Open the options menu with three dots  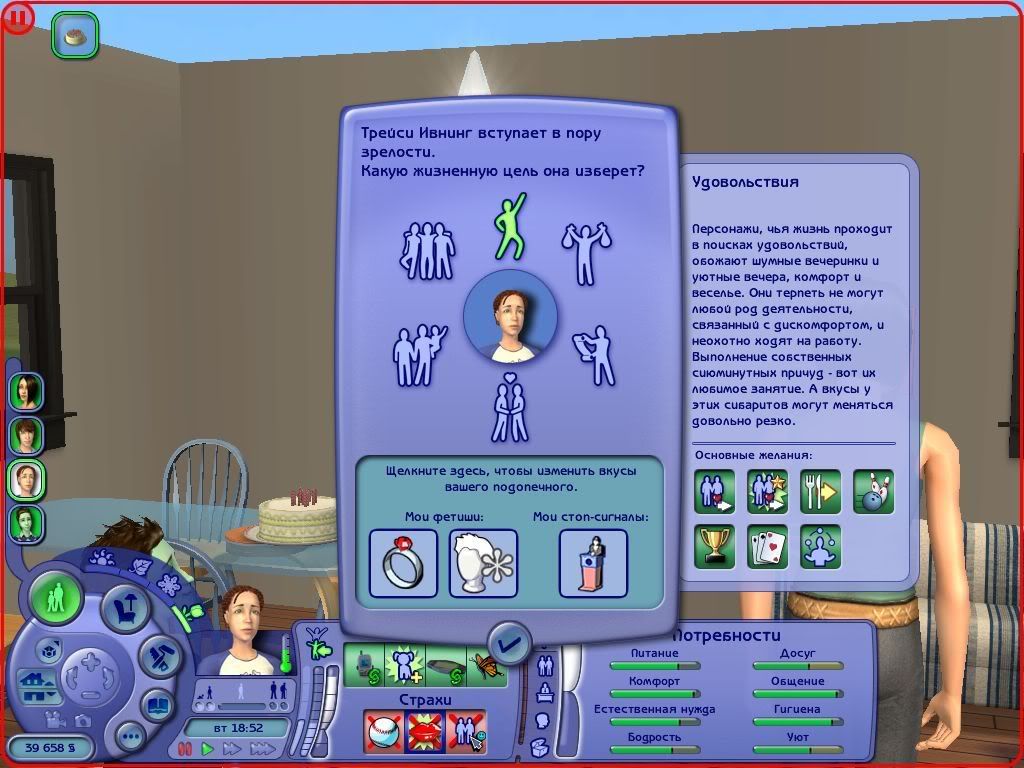(x=131, y=738)
